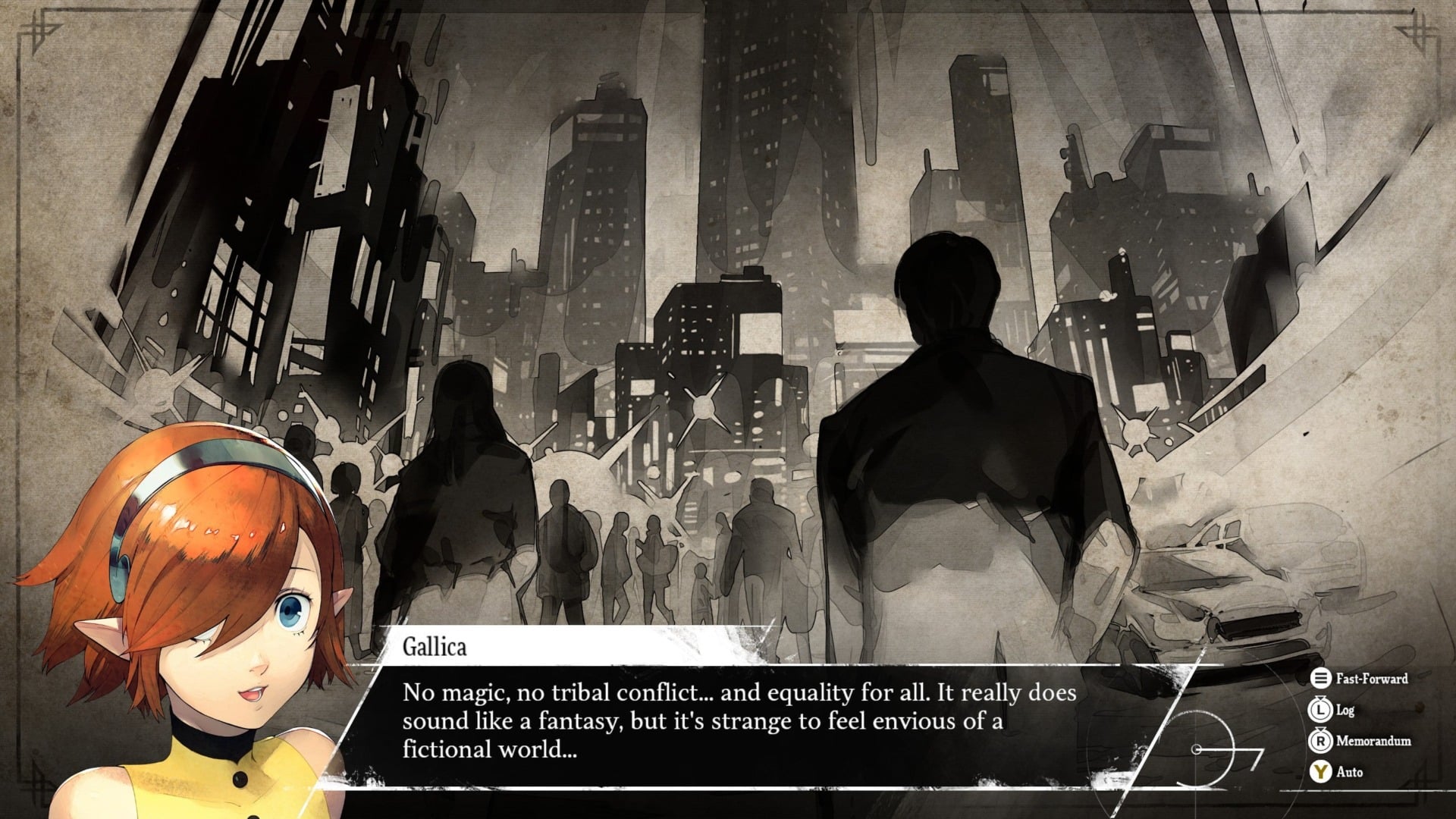This screenshot has width=1456, height=819.
Task: Select the Auto label text
Action: point(1348,772)
